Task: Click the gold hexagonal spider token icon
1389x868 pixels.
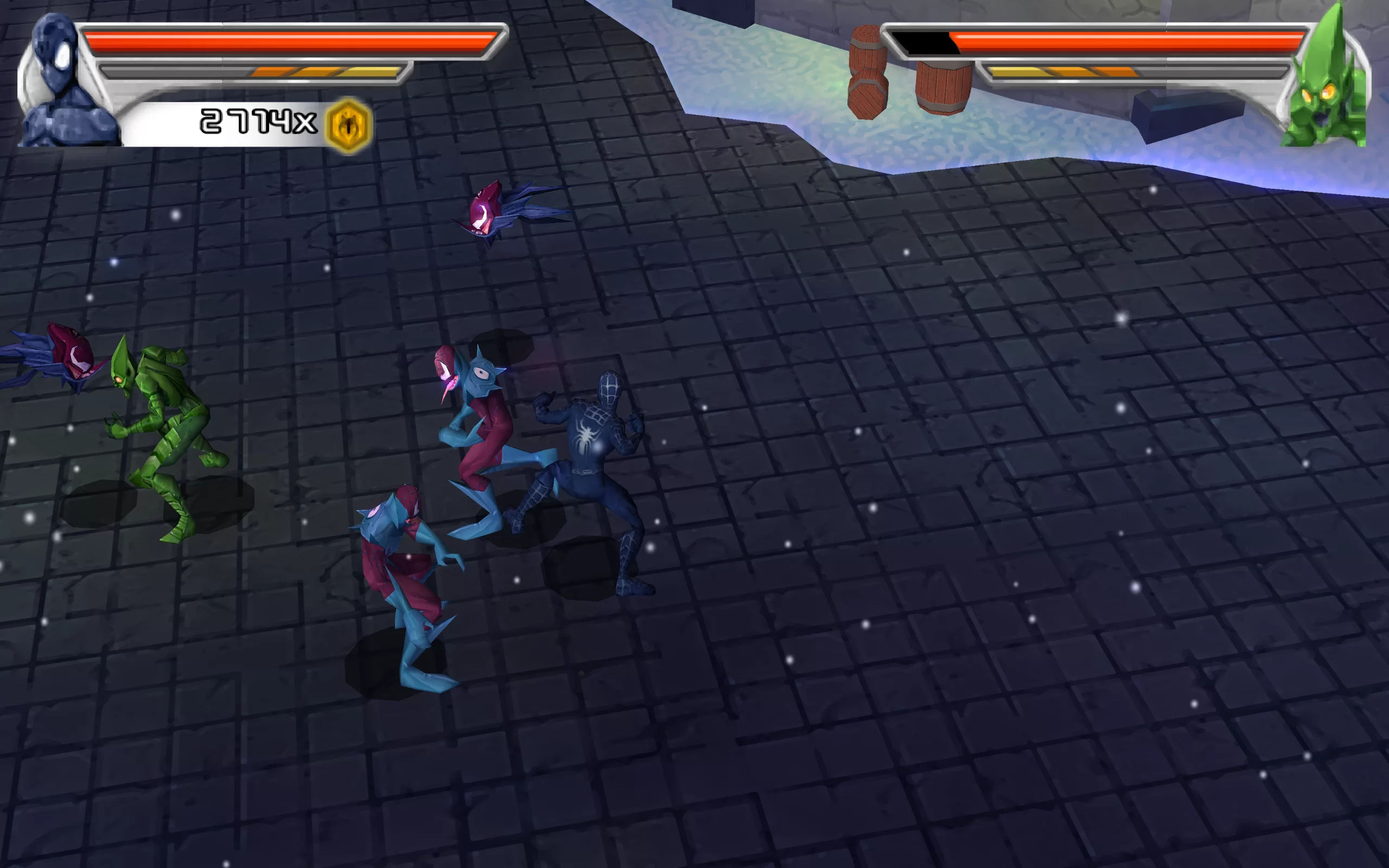Action: point(348,125)
